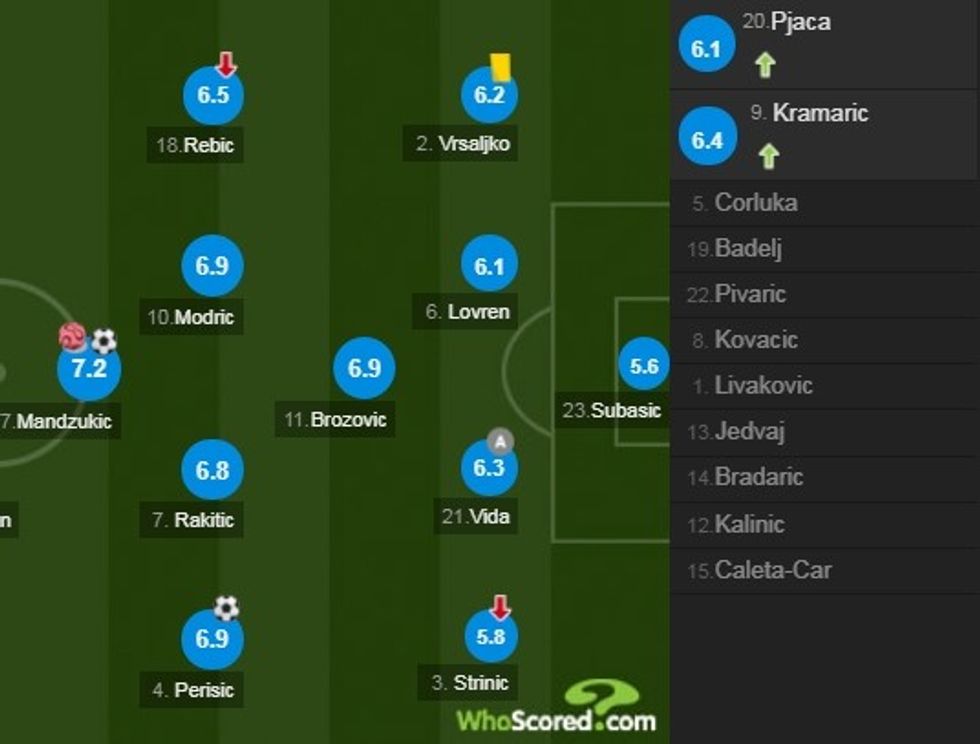Image resolution: width=980 pixels, height=744 pixels.
Task: Select Livakovic from the bench
Action: (x=762, y=385)
